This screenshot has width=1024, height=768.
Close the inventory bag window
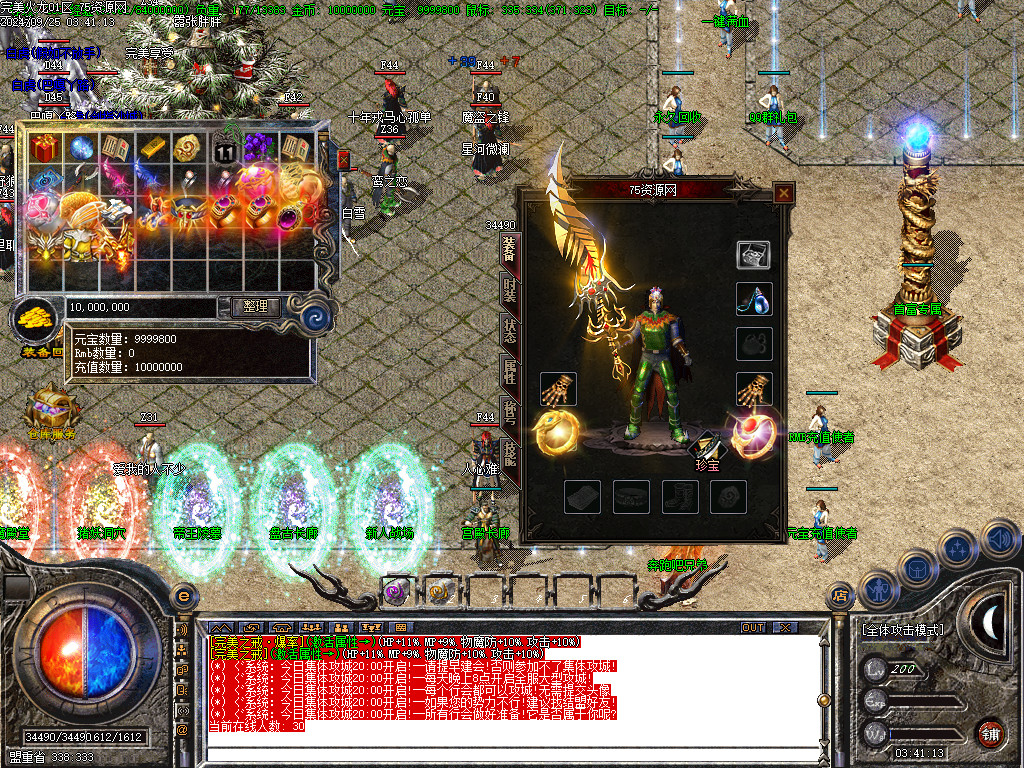(x=344, y=160)
